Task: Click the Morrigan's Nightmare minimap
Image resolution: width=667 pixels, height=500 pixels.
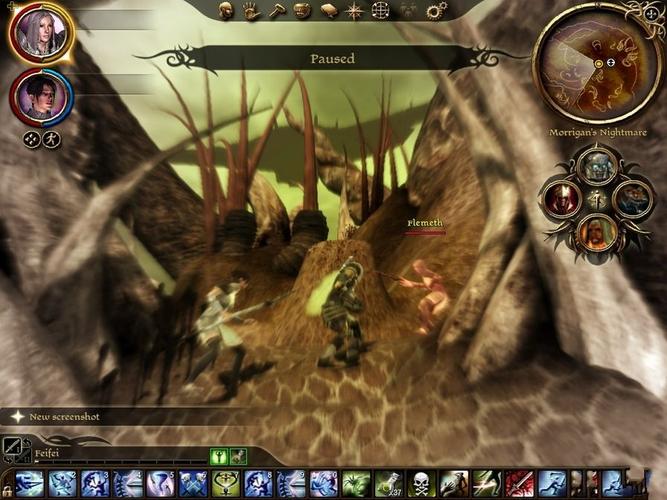Action: coord(597,63)
